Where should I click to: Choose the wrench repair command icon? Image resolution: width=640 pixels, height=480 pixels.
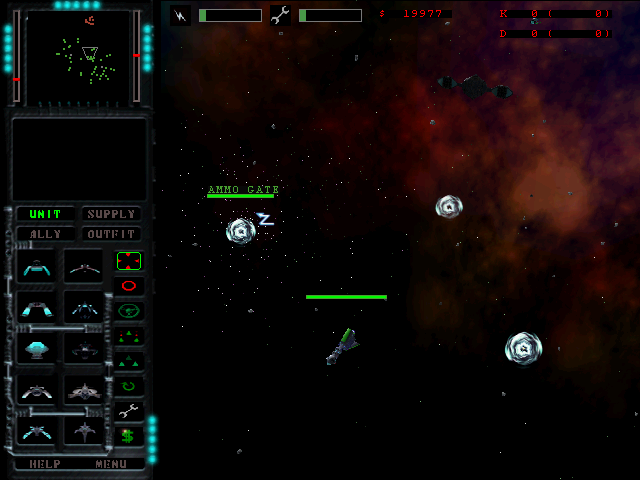click(128, 410)
